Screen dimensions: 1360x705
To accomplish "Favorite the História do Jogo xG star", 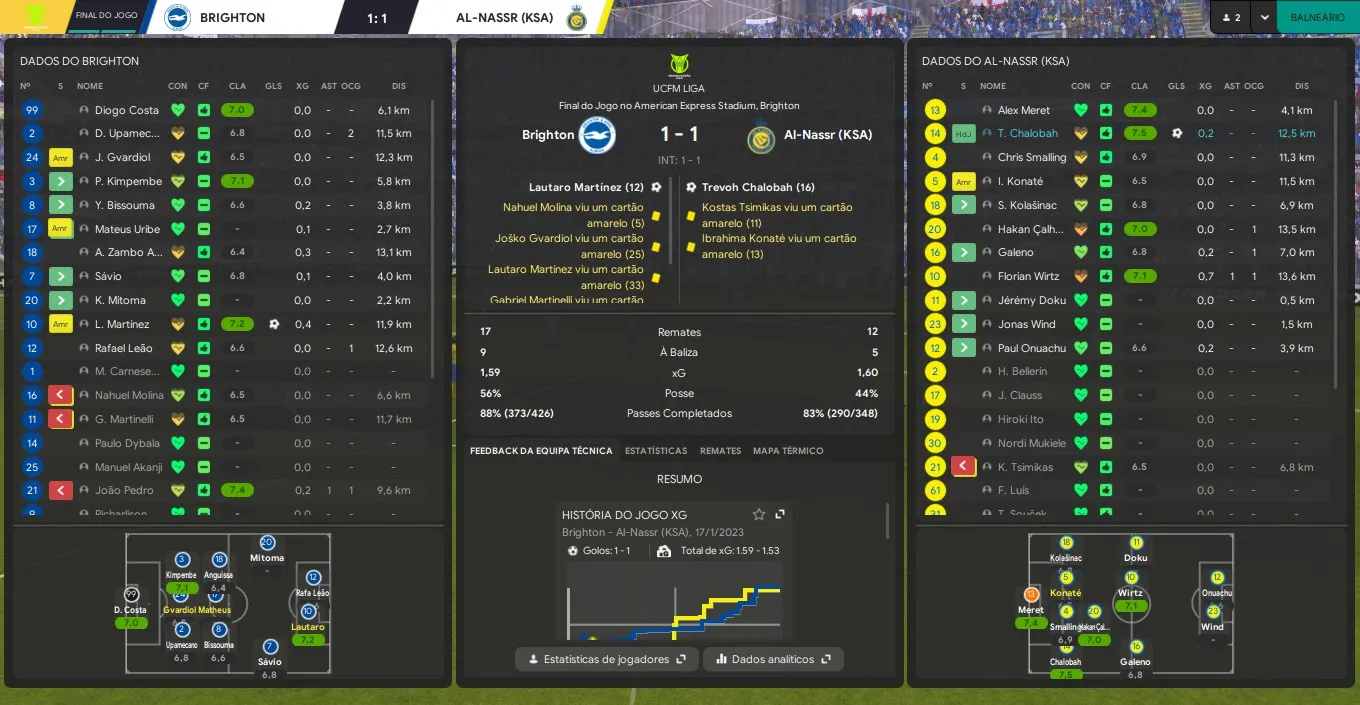I will coord(759,514).
